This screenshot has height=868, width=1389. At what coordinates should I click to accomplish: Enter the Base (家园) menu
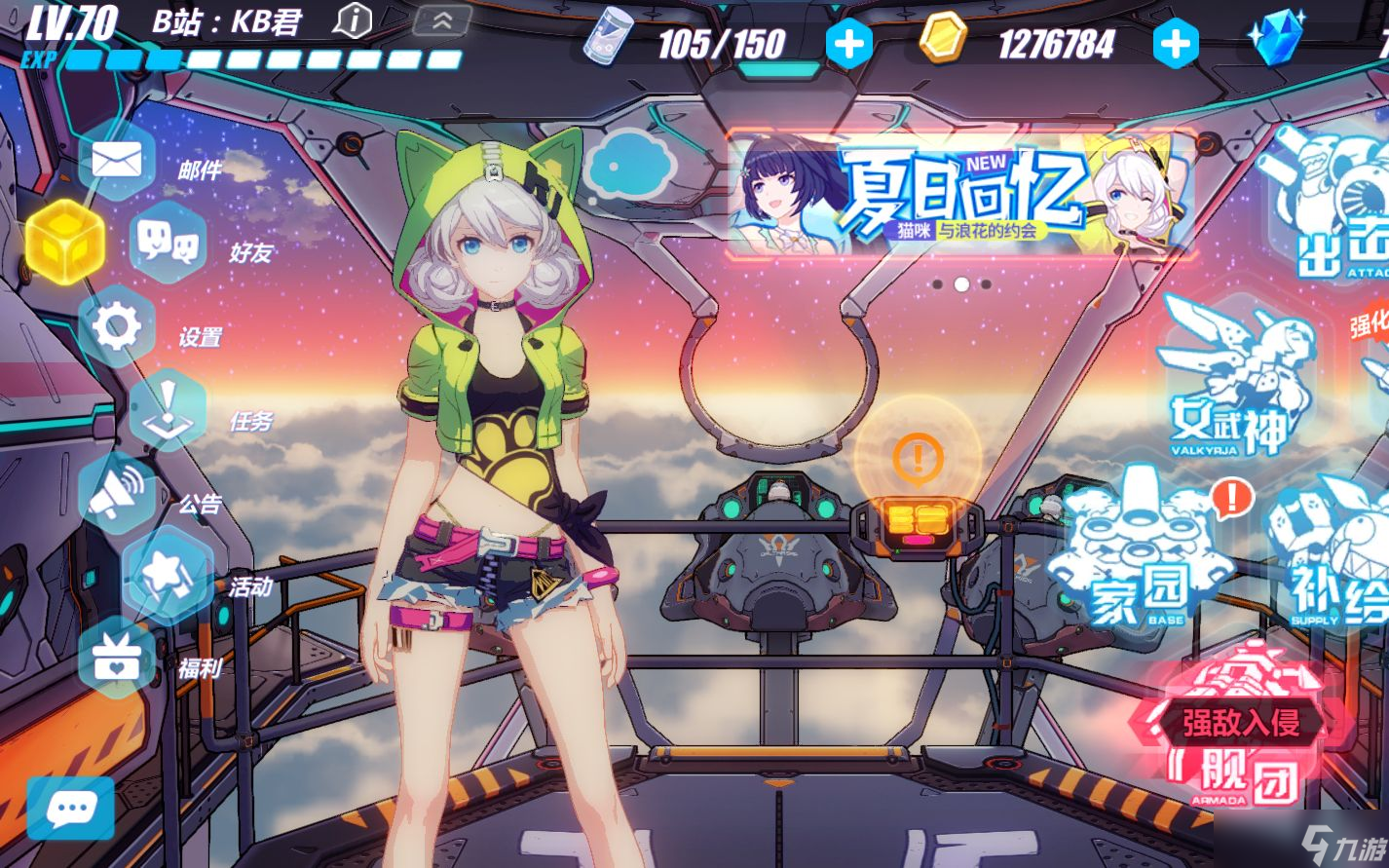[x=1140, y=555]
